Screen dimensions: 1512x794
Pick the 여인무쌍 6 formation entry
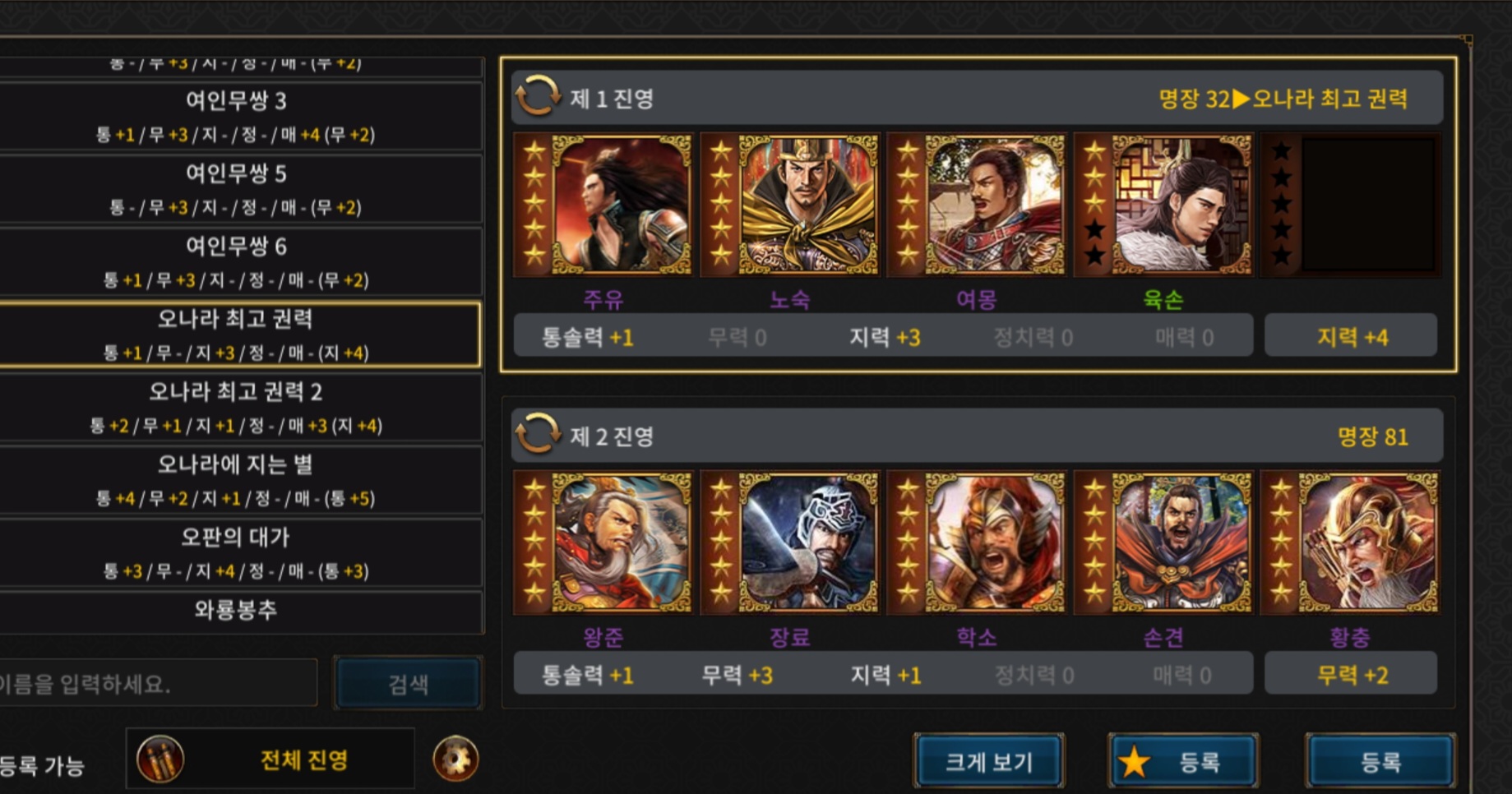click(237, 261)
